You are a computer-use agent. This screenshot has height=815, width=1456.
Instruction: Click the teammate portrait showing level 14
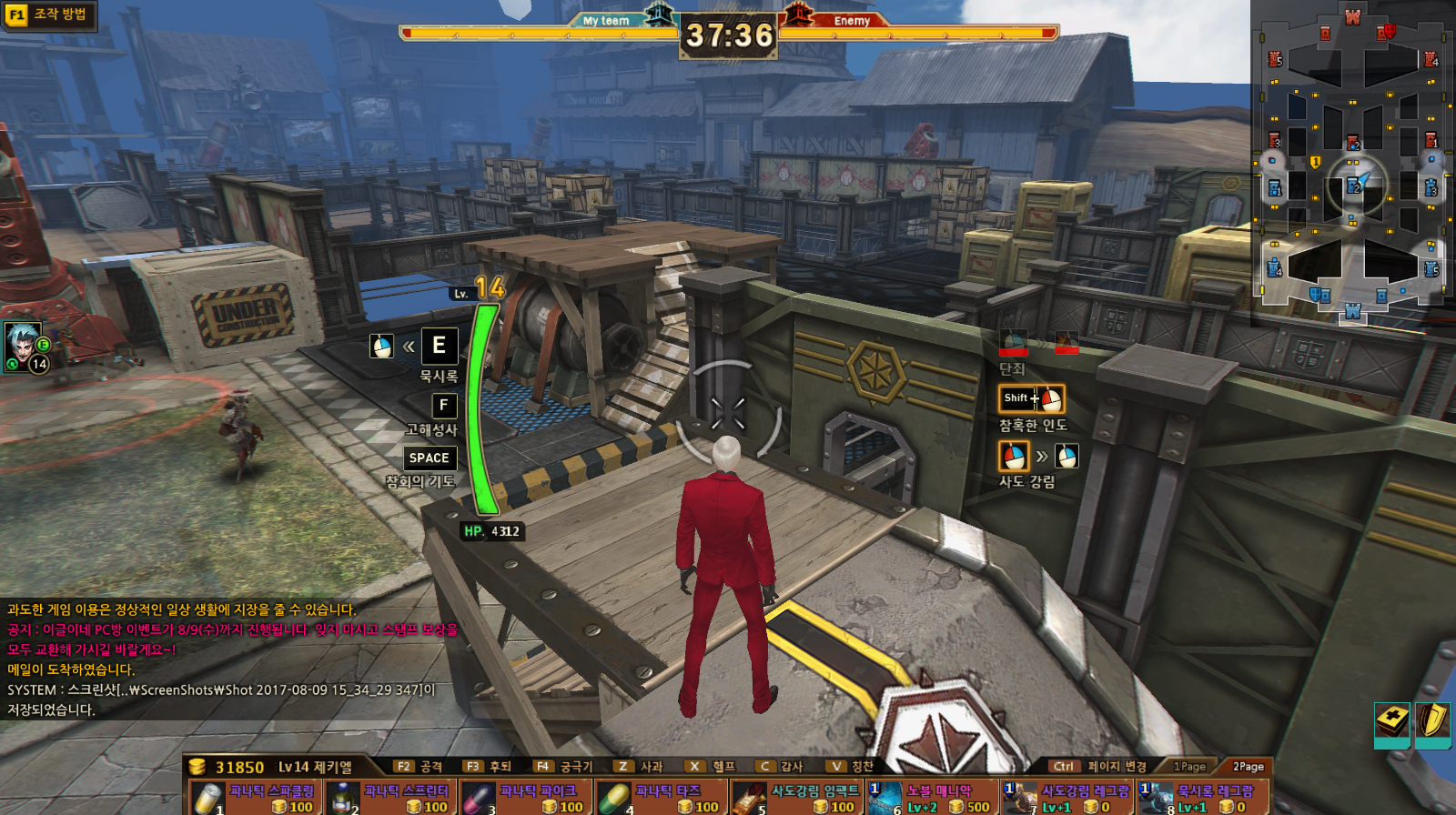25,346
